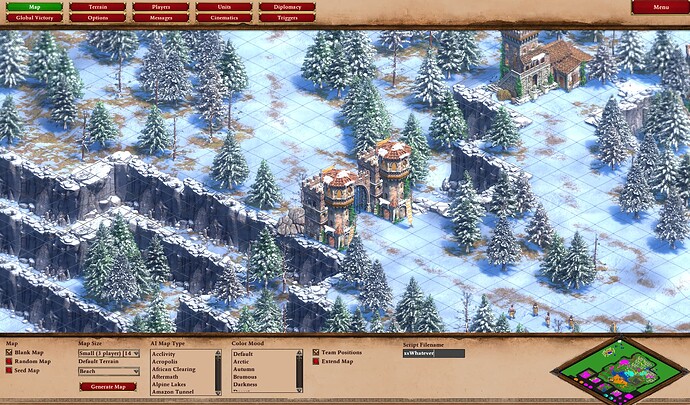
Task: Click the Generate Map button
Action: point(107,387)
